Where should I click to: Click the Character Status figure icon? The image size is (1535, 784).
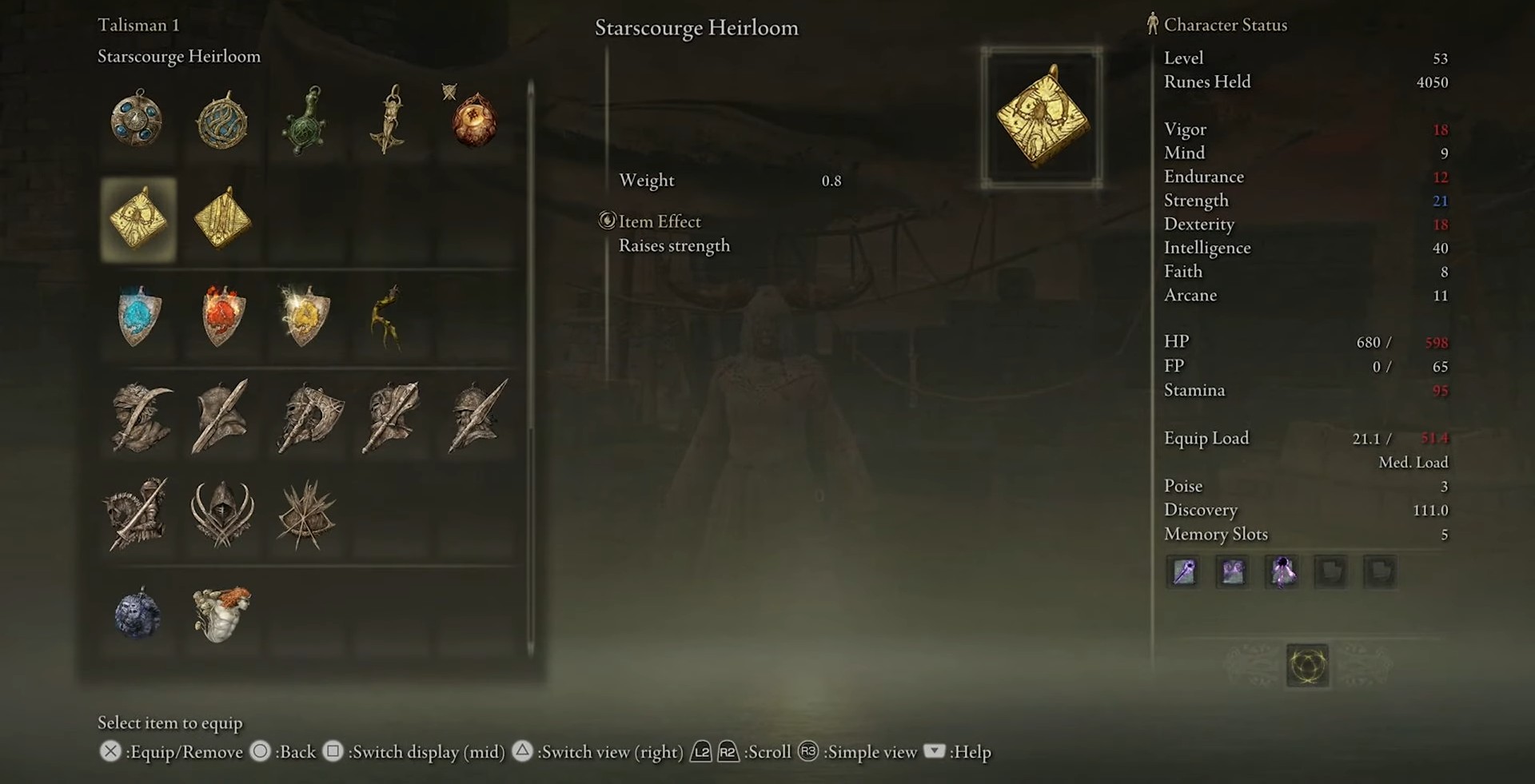point(1151,25)
